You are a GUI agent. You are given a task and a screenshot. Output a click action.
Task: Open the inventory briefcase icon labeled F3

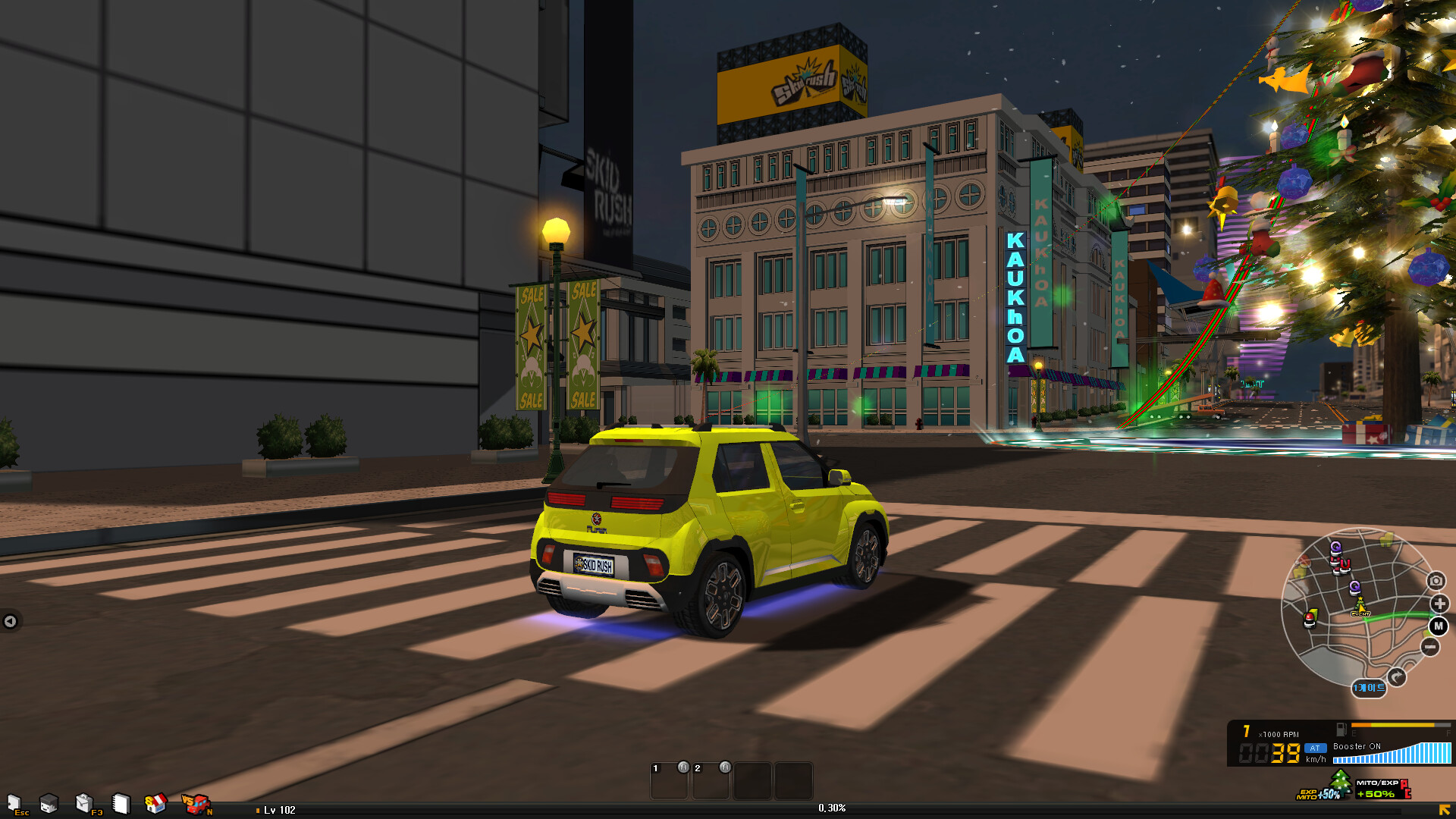click(x=83, y=802)
